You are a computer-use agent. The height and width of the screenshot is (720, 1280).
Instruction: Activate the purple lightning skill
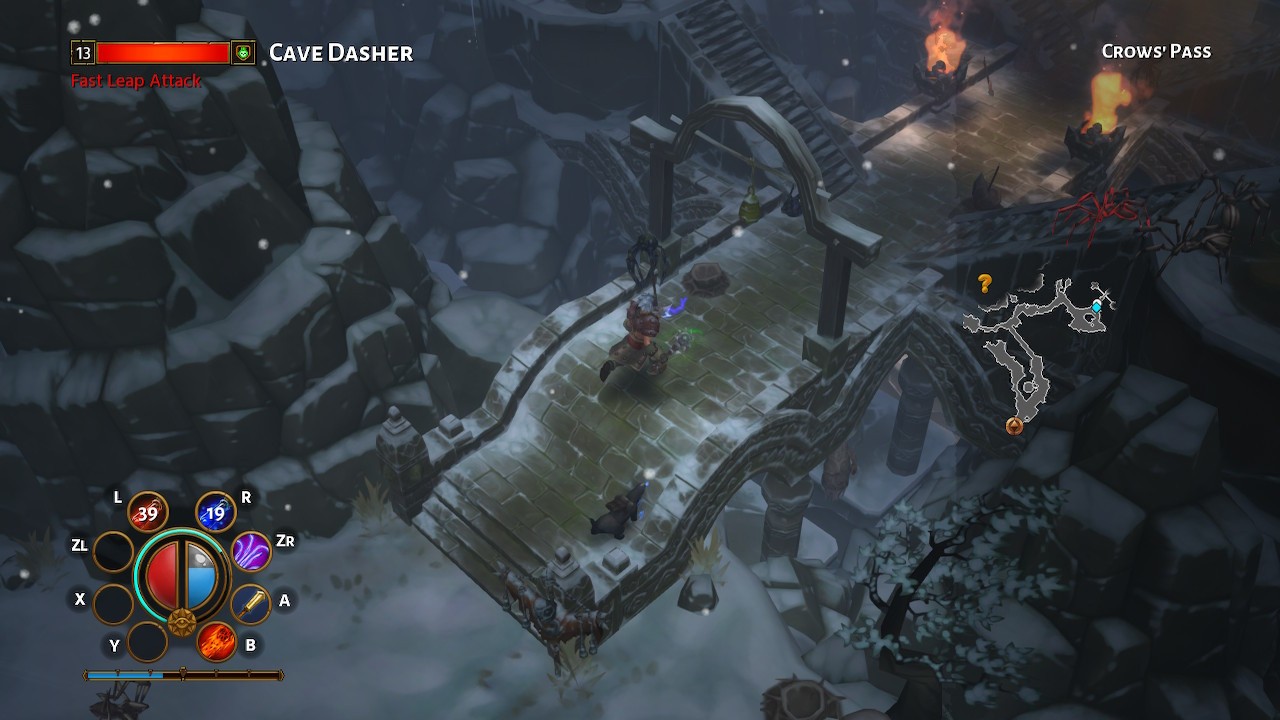(x=251, y=551)
